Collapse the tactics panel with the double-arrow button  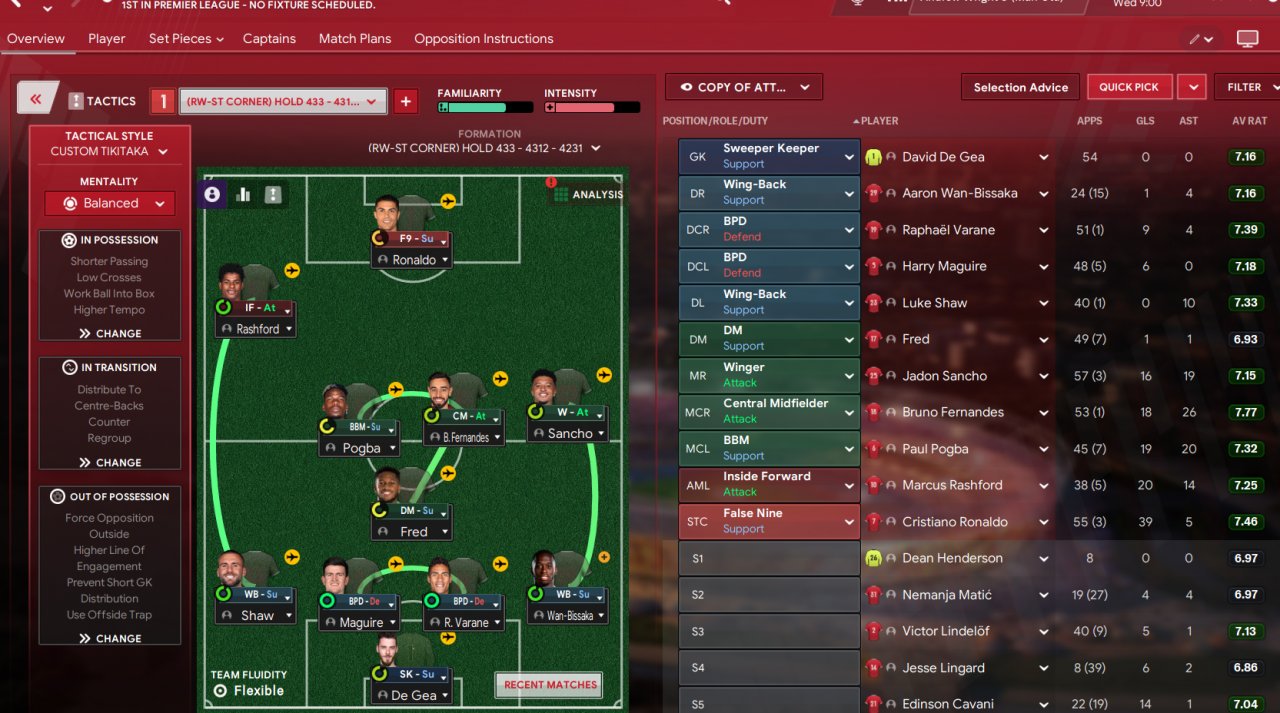click(x=36, y=99)
